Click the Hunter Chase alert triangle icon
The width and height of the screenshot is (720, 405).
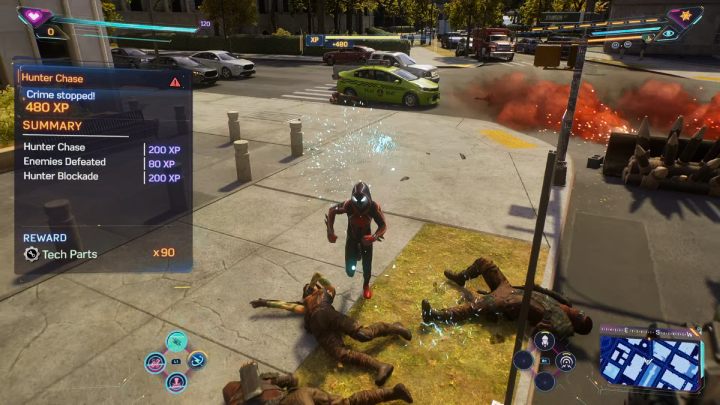176,81
